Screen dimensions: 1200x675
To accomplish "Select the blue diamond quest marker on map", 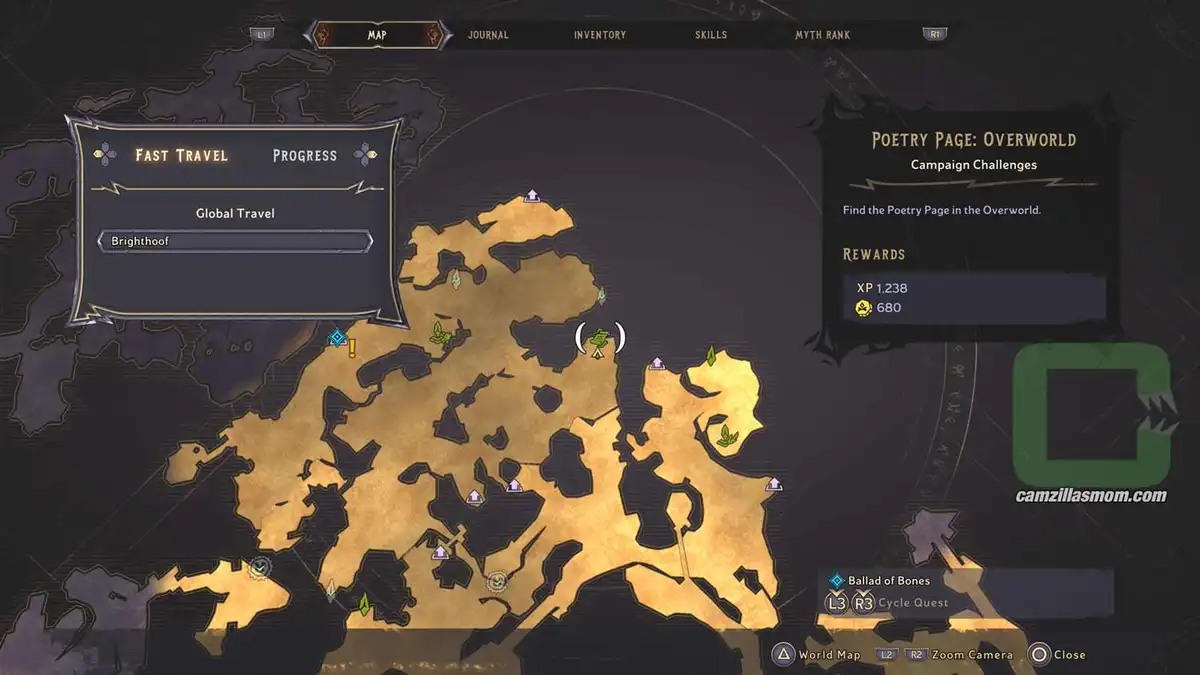I will coord(337,338).
